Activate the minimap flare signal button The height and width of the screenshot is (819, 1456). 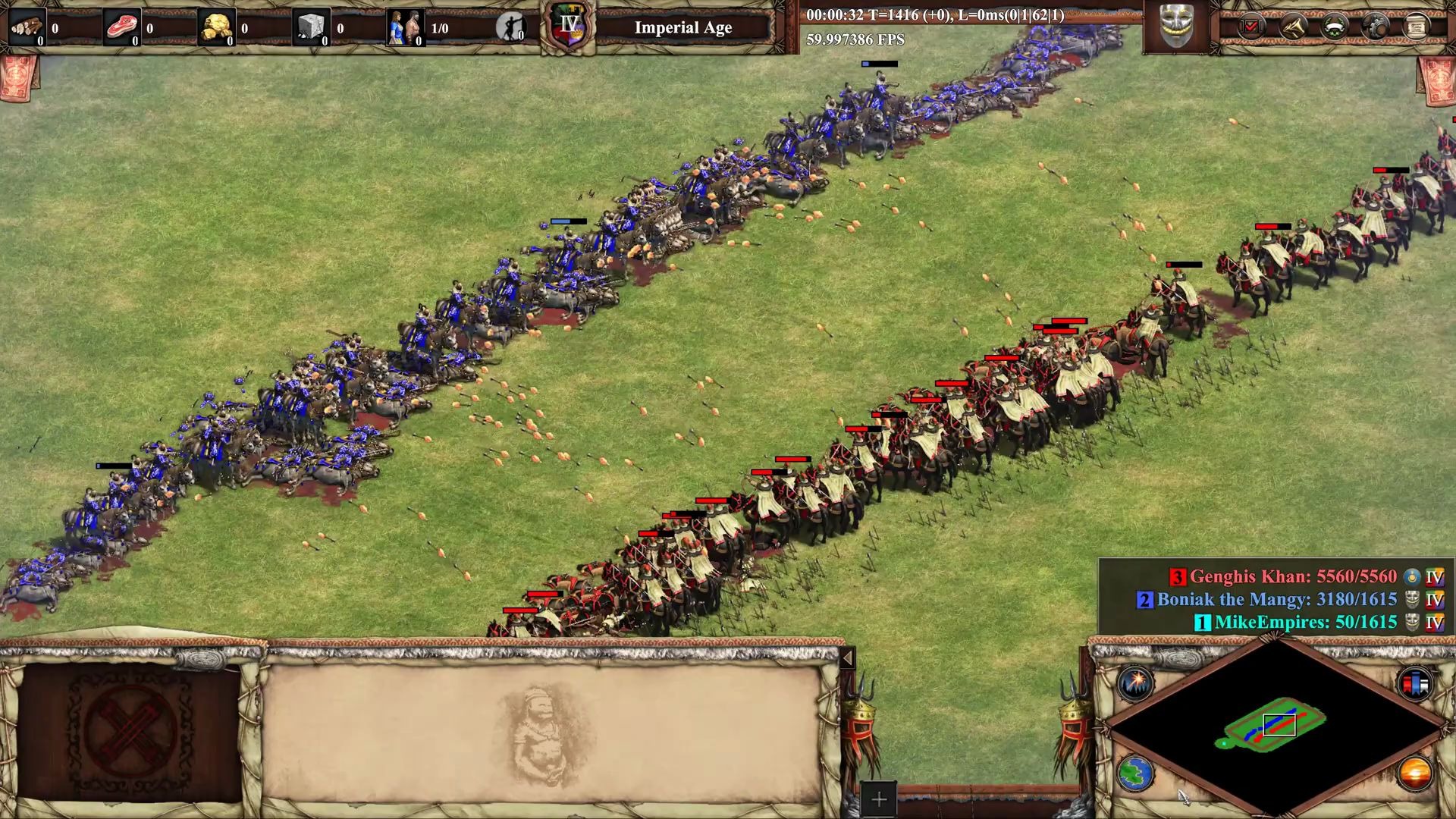click(x=1135, y=684)
